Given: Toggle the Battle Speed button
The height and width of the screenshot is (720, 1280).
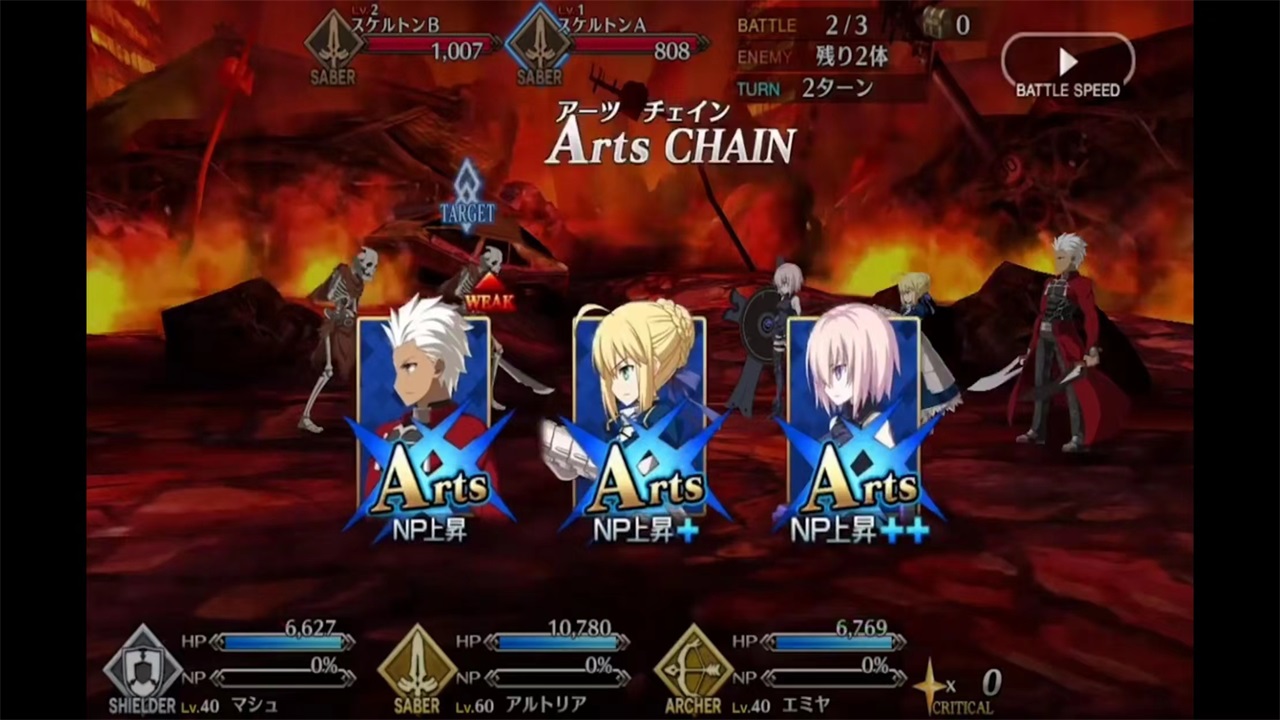Looking at the screenshot, I should (x=1068, y=66).
